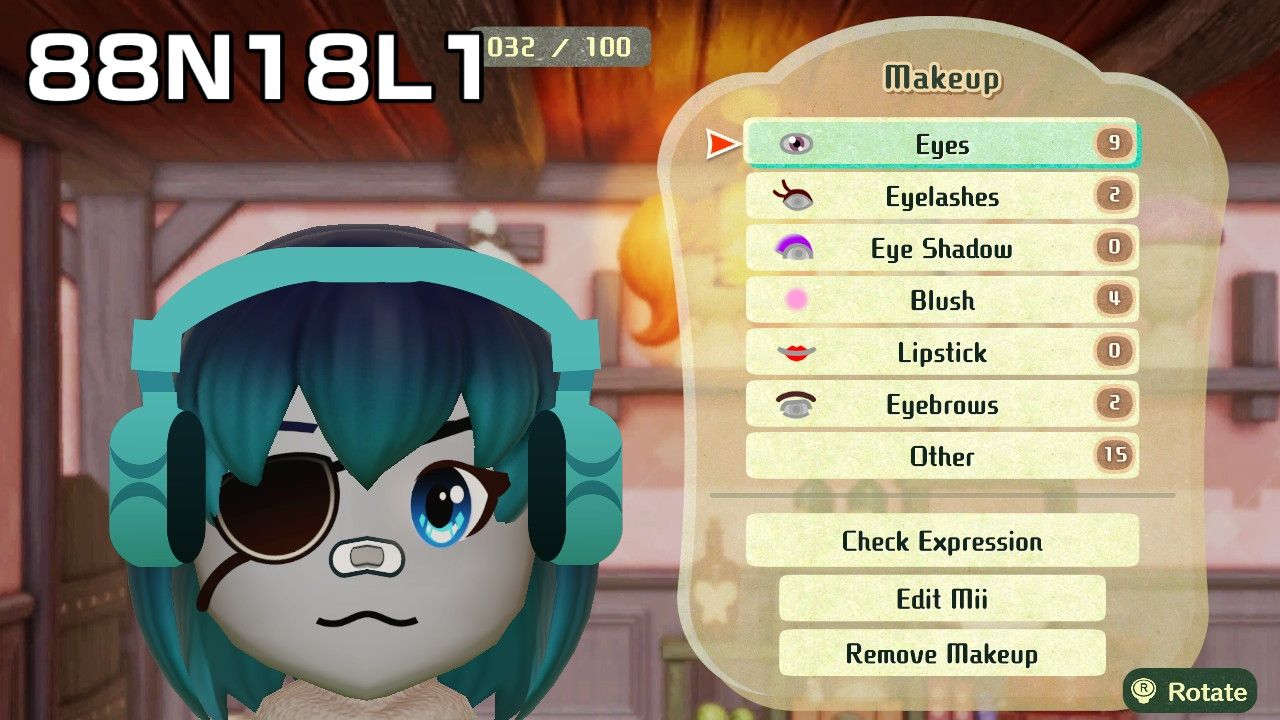1280x720 pixels.
Task: Open the Eyebrows makeup category
Action: click(x=941, y=405)
